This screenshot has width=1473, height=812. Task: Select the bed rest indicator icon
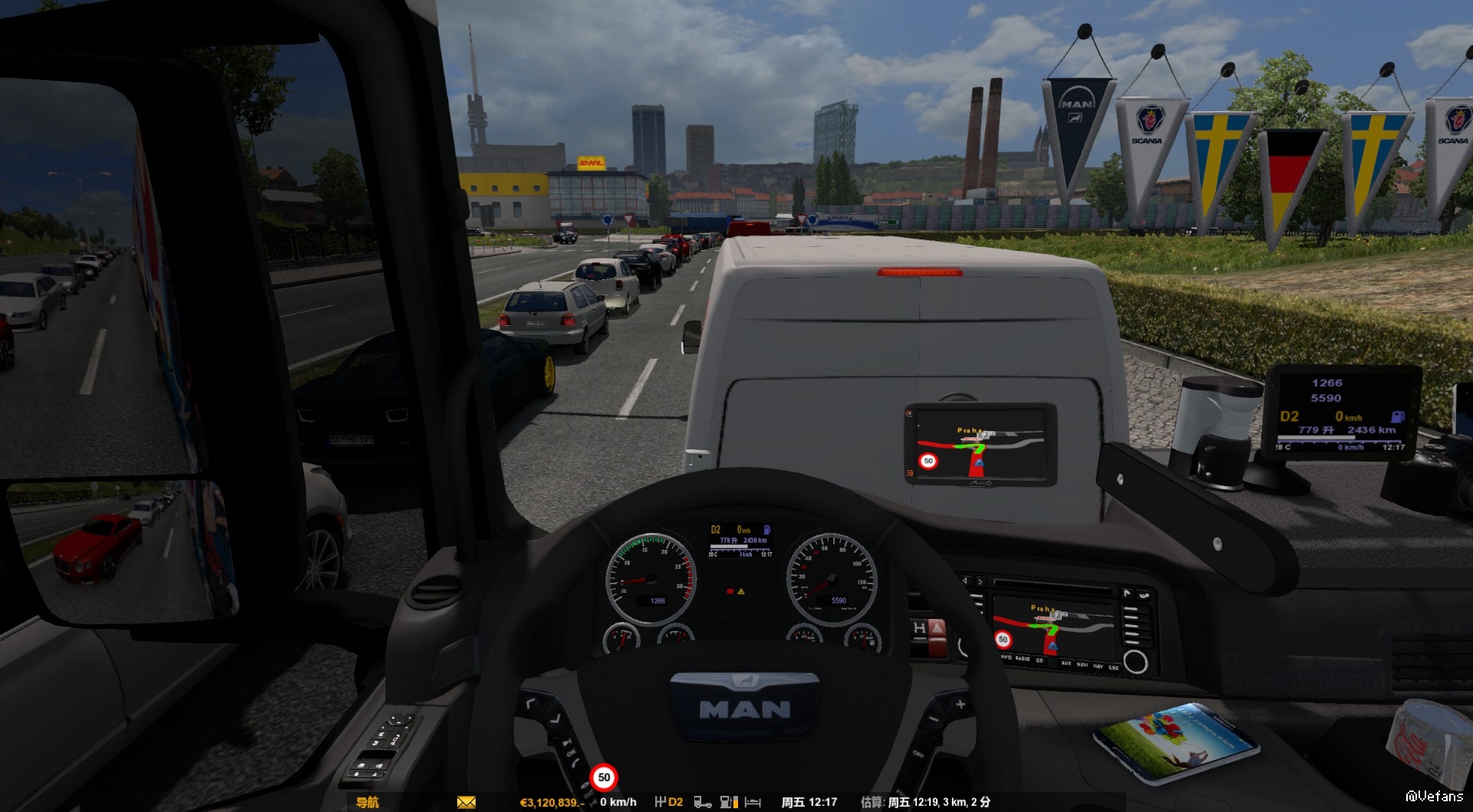click(753, 802)
